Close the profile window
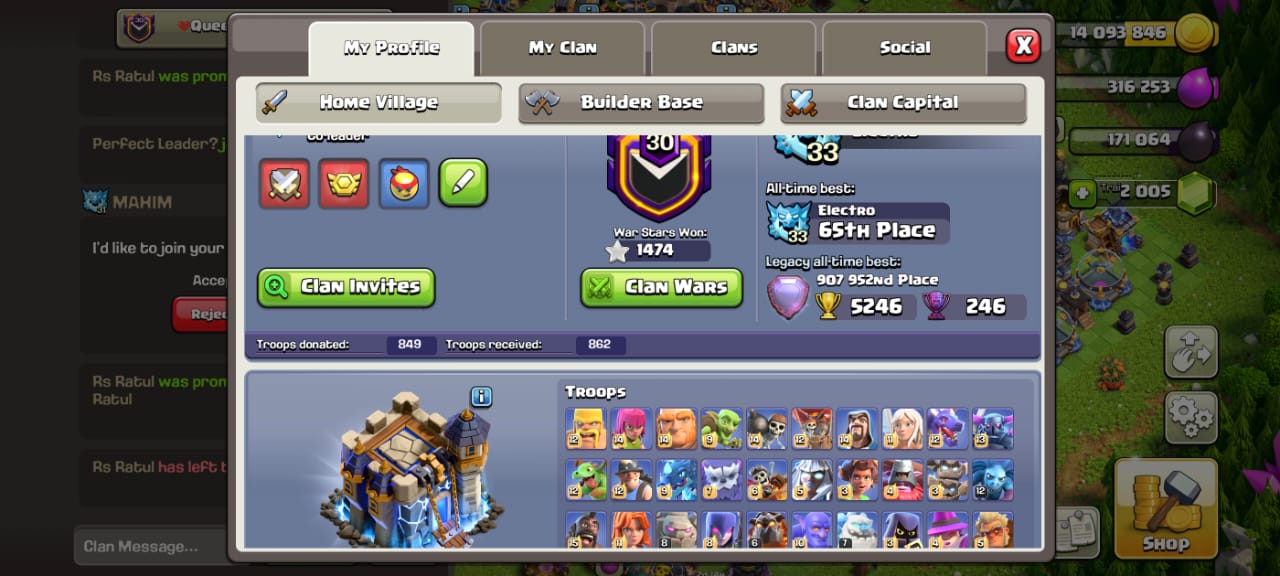Screen dimensions: 1280x576 (x=1022, y=46)
